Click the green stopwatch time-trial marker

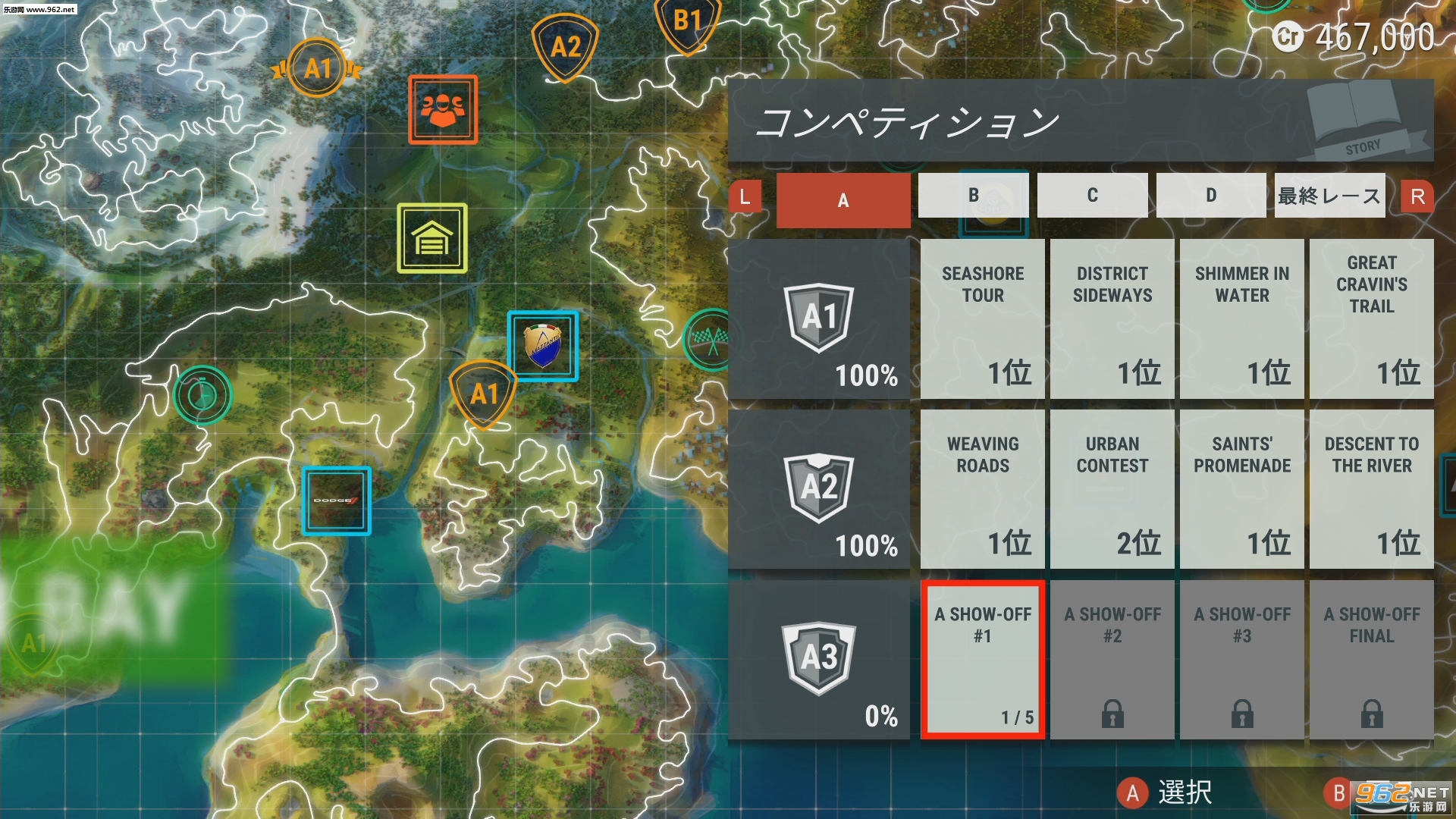(202, 395)
